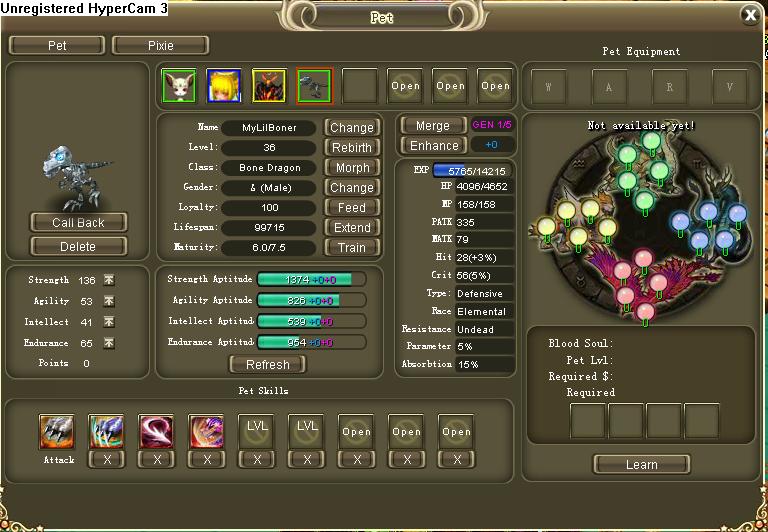Select the bone dragon pet portrait
768x532 pixels.
coord(313,86)
